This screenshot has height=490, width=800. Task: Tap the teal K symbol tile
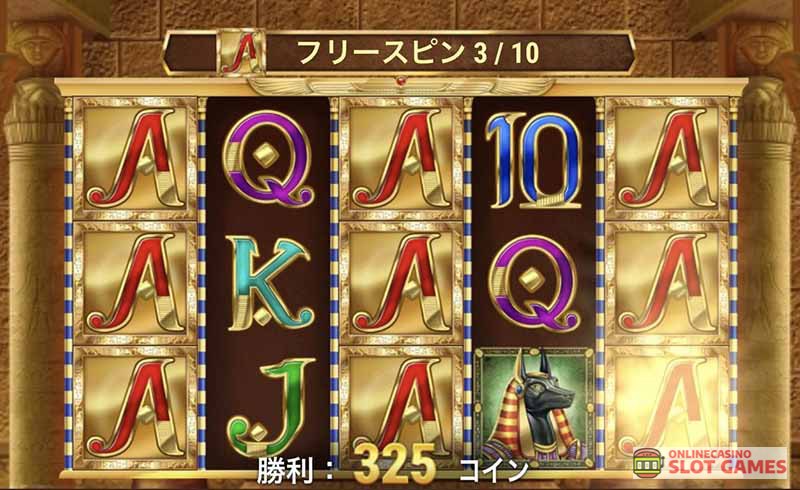[264, 281]
